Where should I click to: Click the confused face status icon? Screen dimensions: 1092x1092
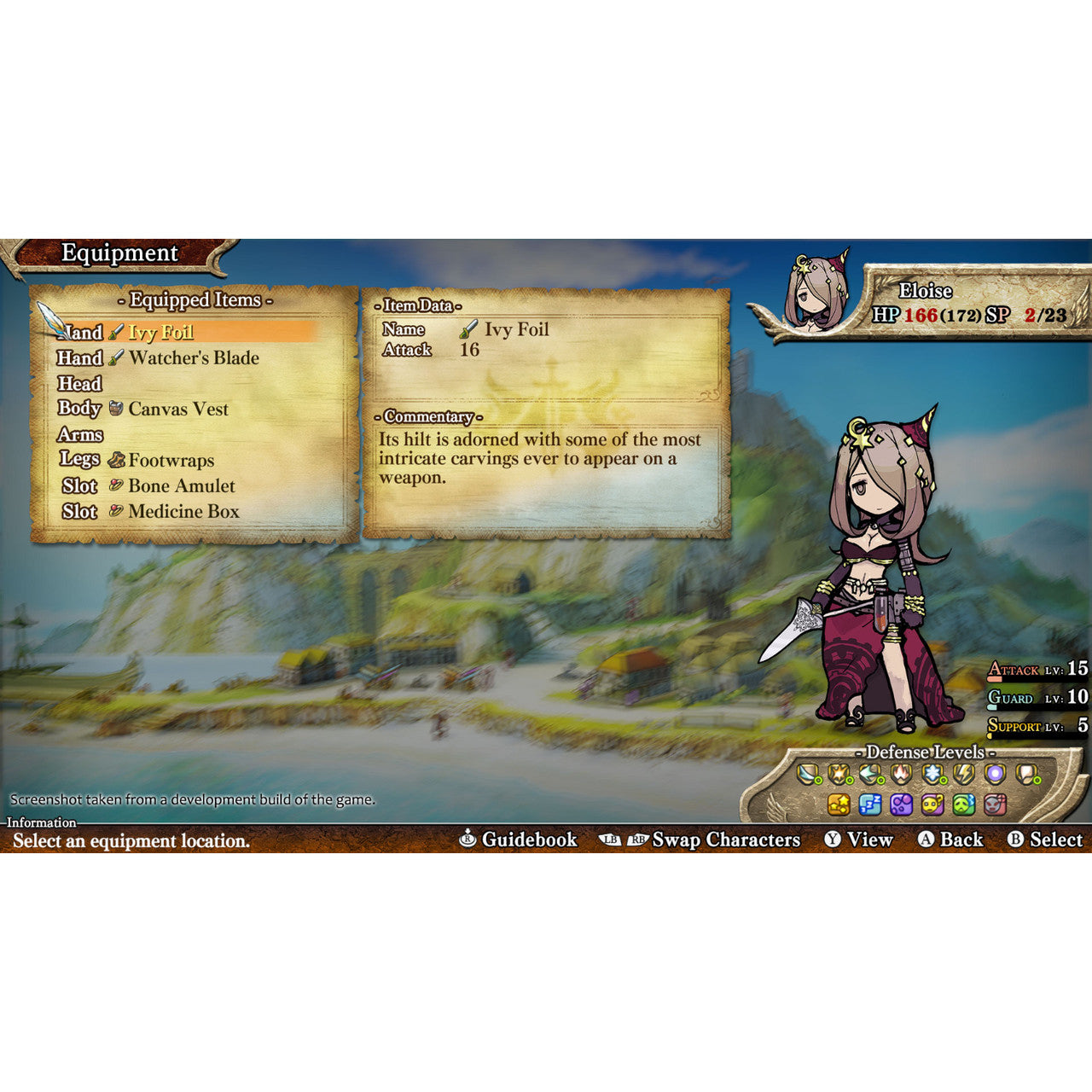(932, 804)
